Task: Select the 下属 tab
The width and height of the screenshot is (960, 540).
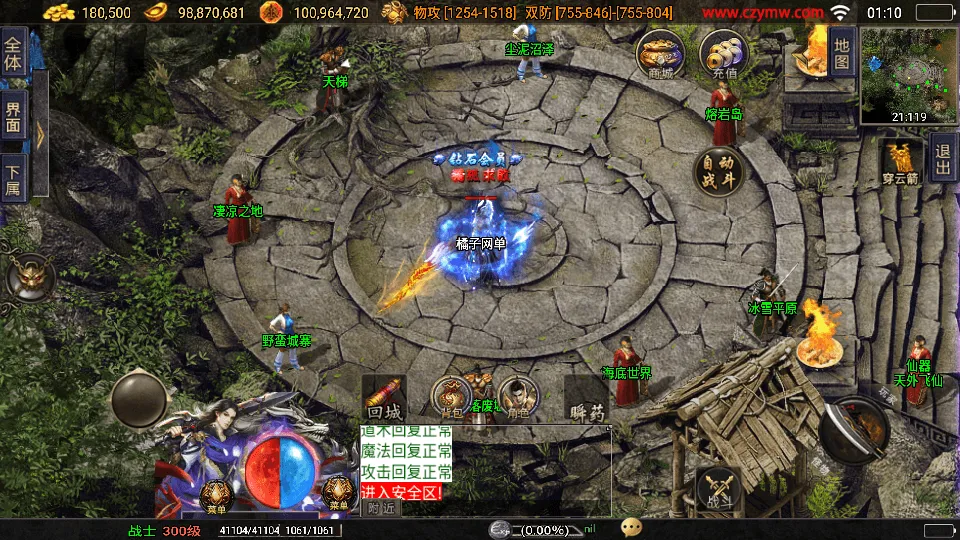Action: [14, 178]
